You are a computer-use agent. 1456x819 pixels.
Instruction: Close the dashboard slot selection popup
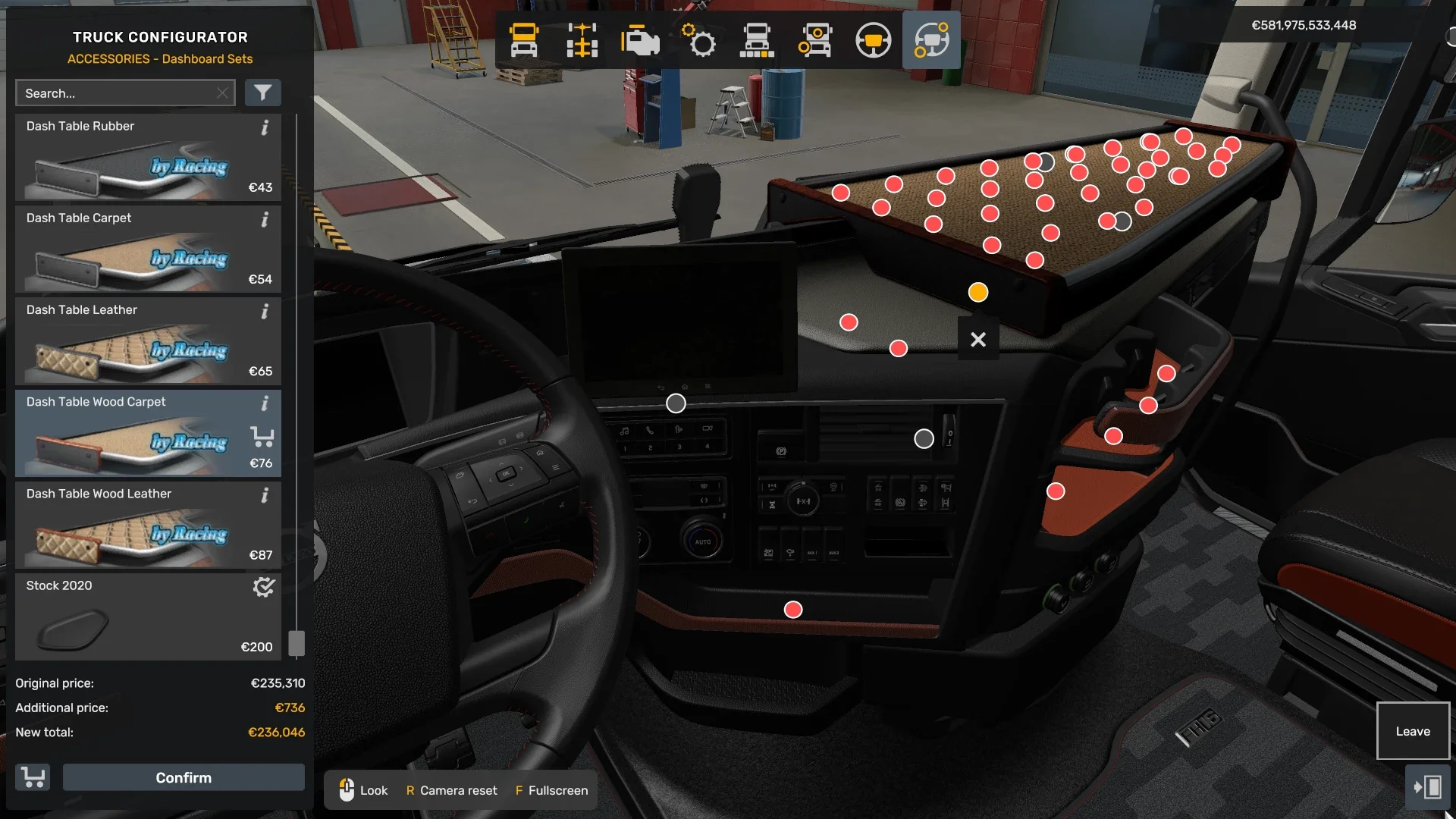977,339
